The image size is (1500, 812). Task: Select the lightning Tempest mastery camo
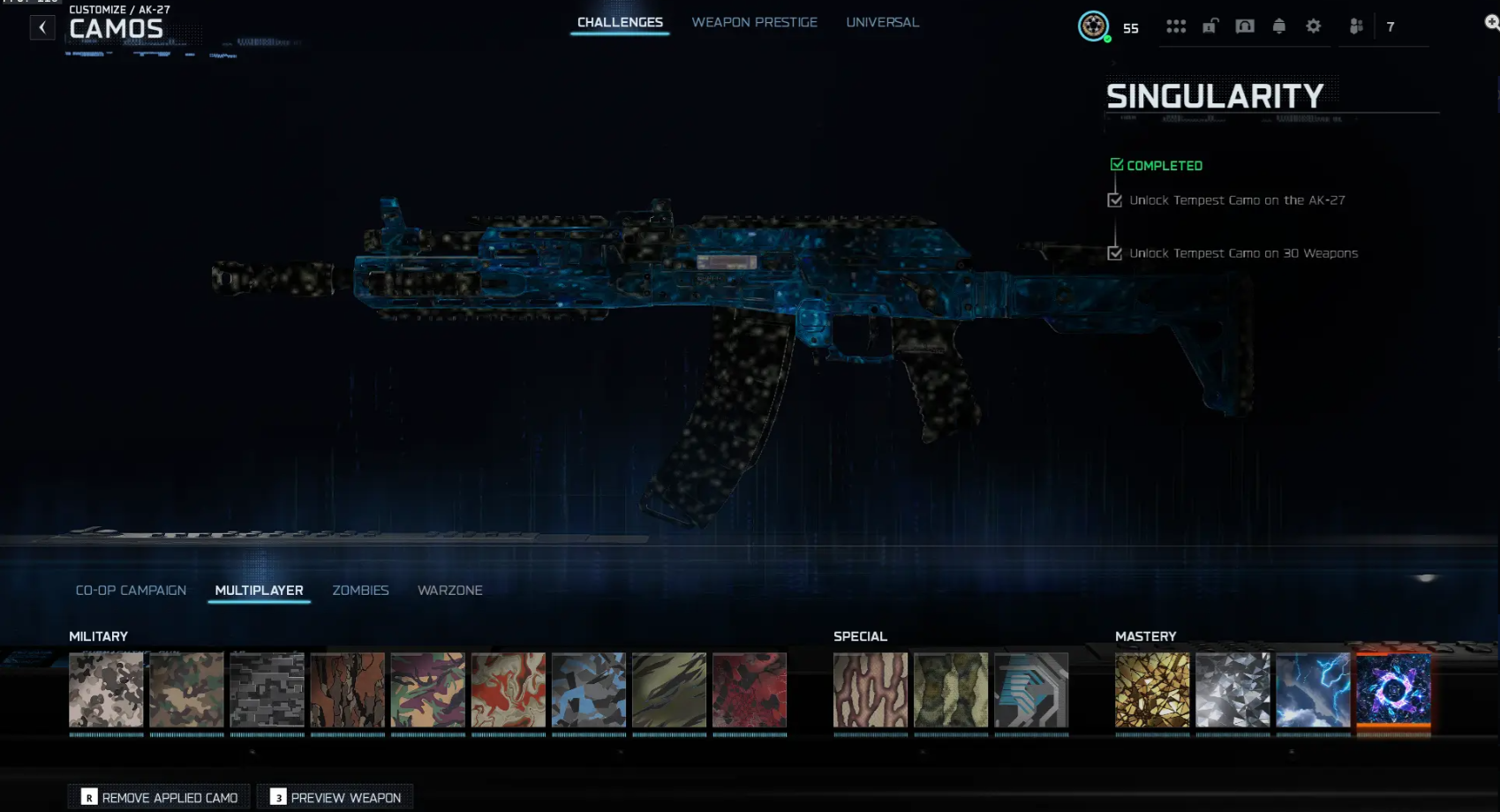click(1313, 691)
